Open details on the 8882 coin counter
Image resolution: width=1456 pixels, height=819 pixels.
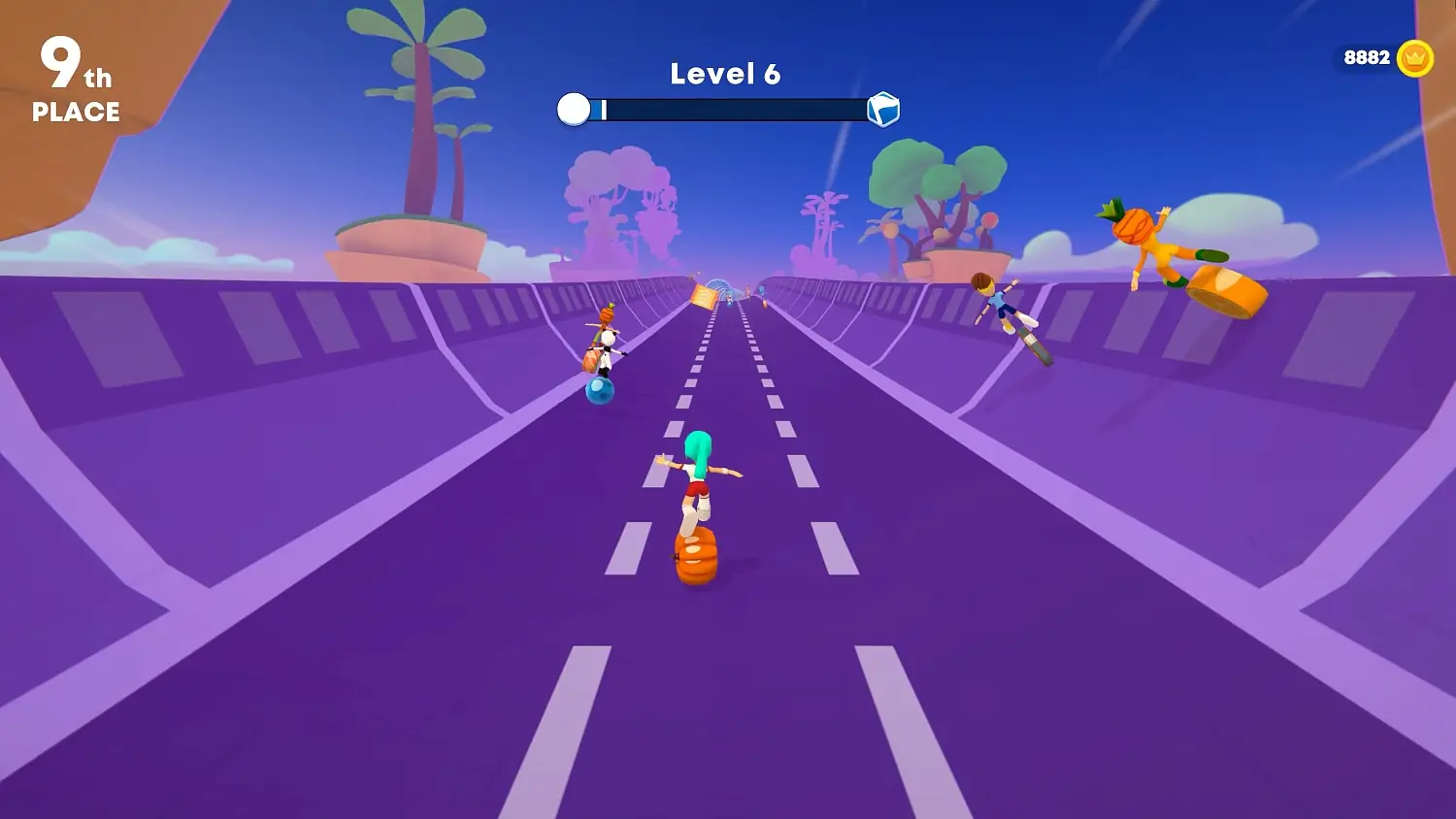click(x=1367, y=56)
